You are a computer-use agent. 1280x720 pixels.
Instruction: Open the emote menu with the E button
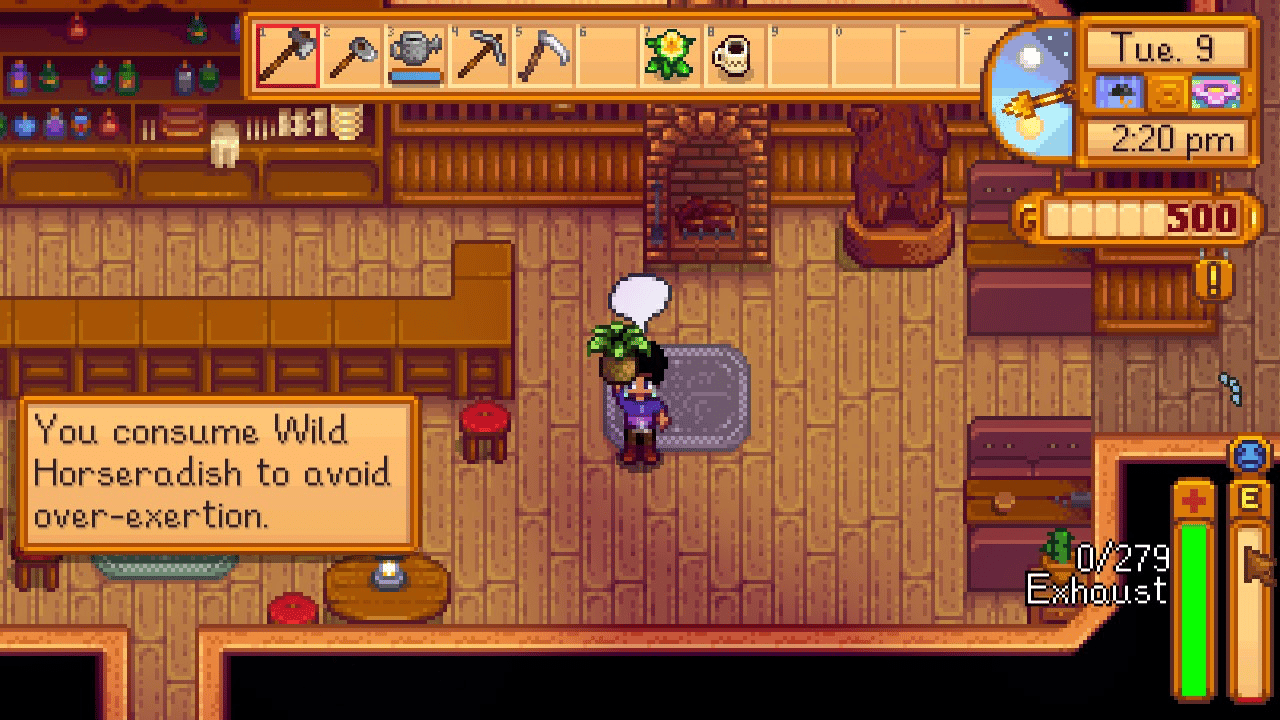pos(1250,497)
